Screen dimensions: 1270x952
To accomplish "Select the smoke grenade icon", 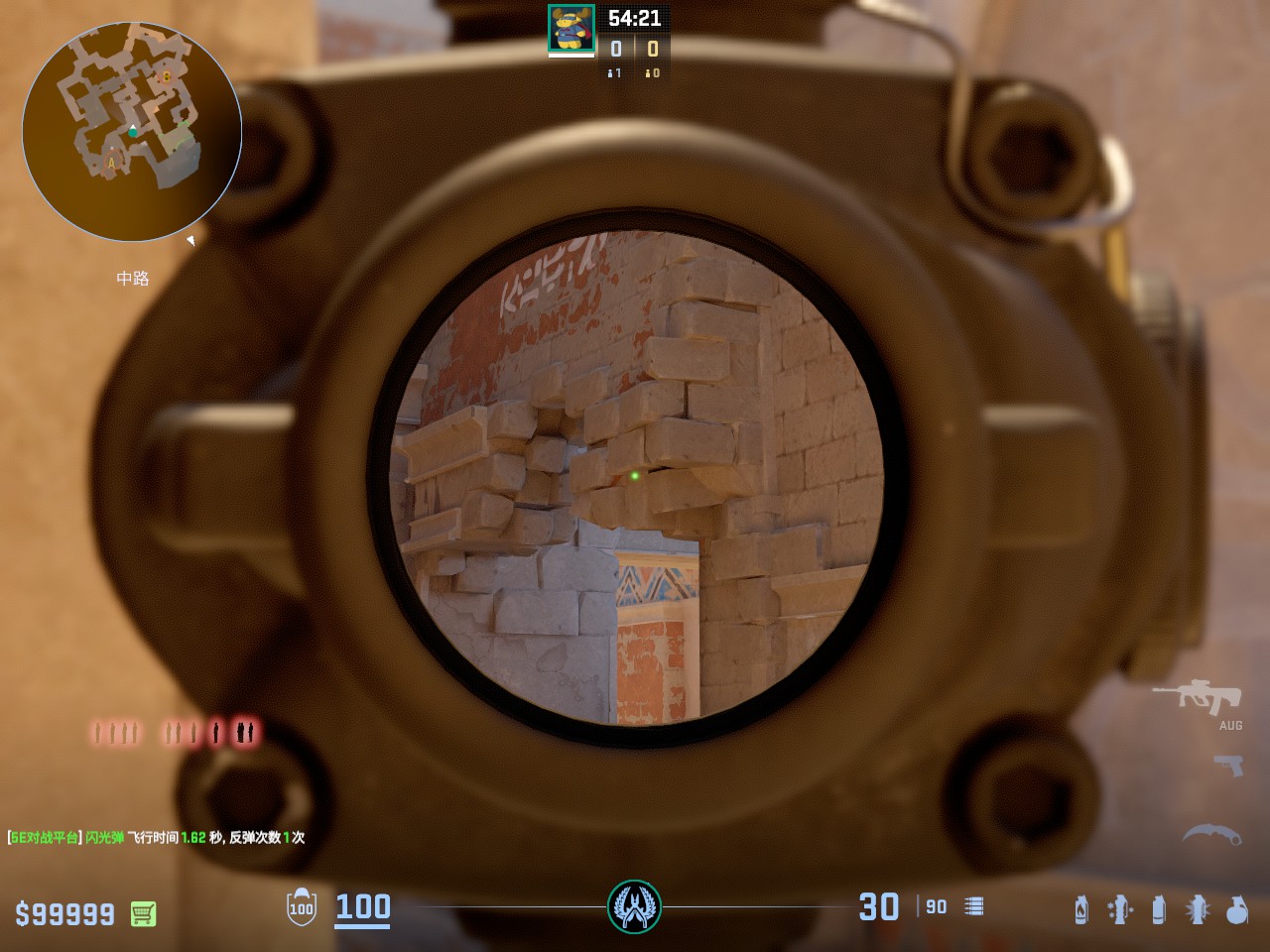I will [1159, 909].
